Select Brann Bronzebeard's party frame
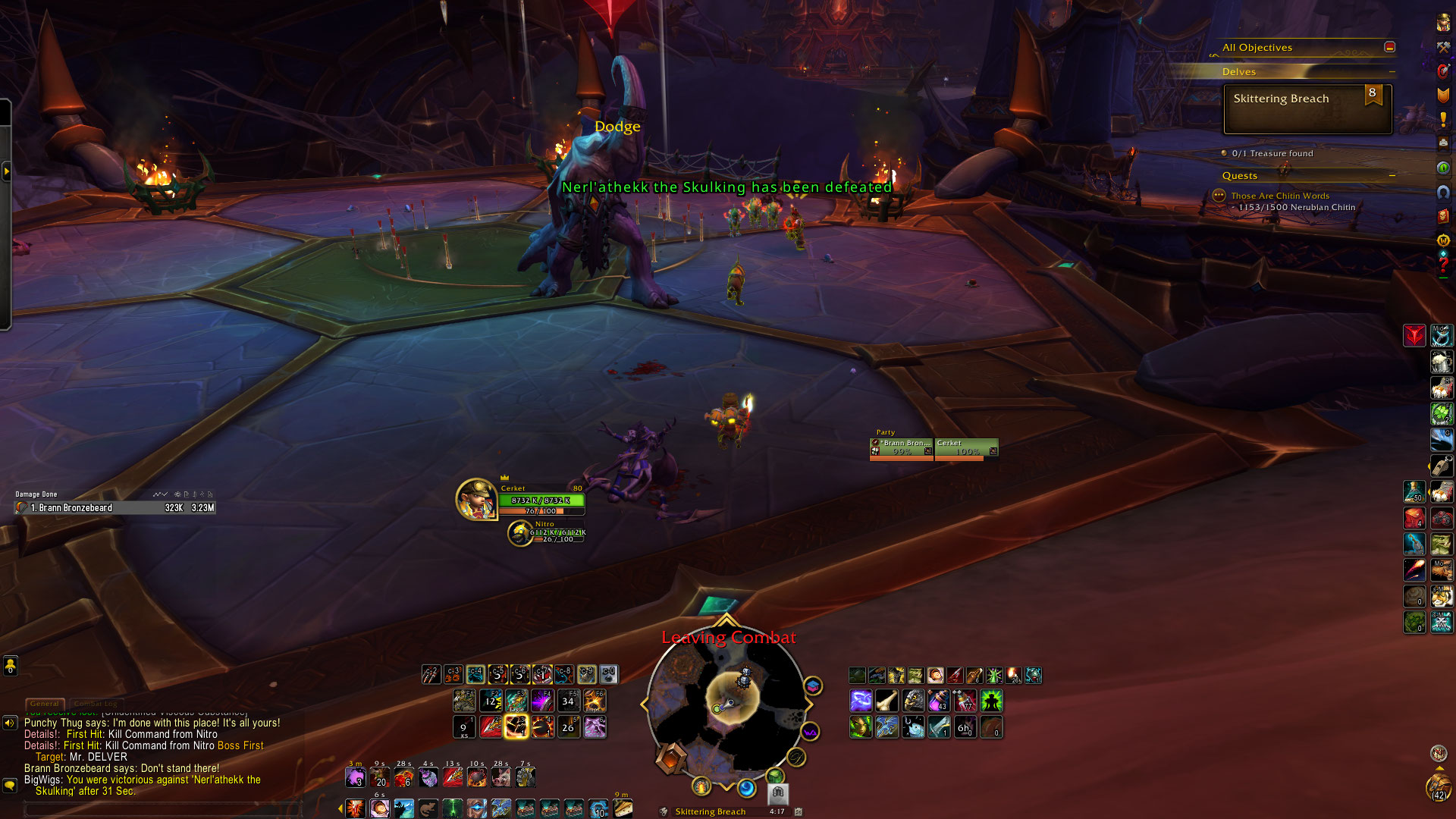This screenshot has width=1456, height=819. click(x=902, y=449)
